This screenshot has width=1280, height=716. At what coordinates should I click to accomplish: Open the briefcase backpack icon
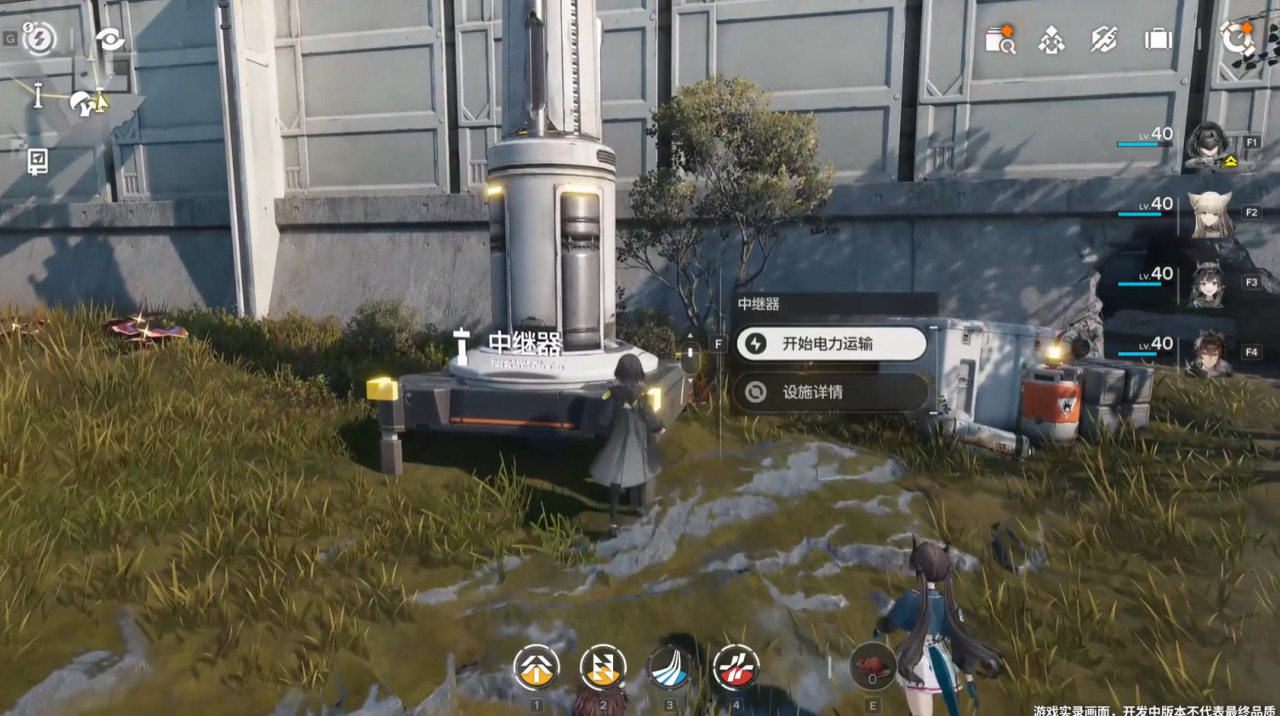pos(1158,39)
